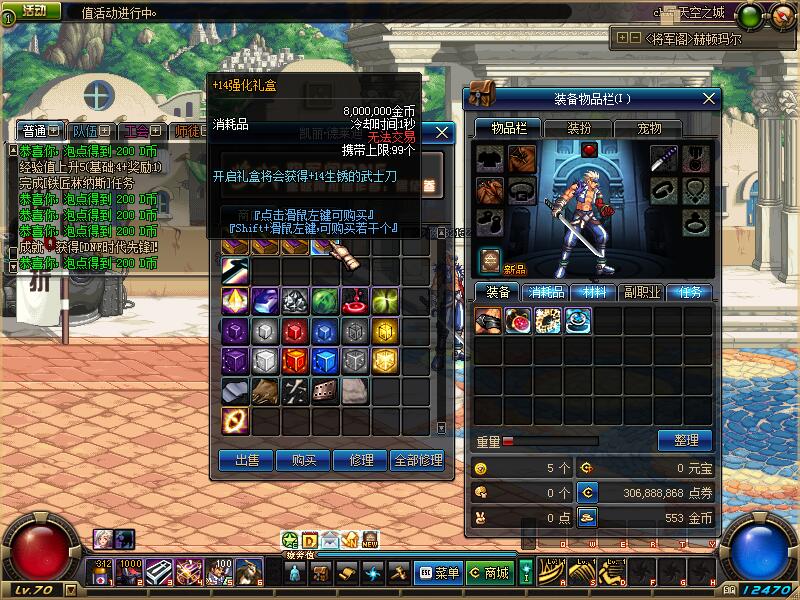800x600 pixels.
Task: Switch chat to the 队伍 (Party) tab
Action: click(87, 131)
